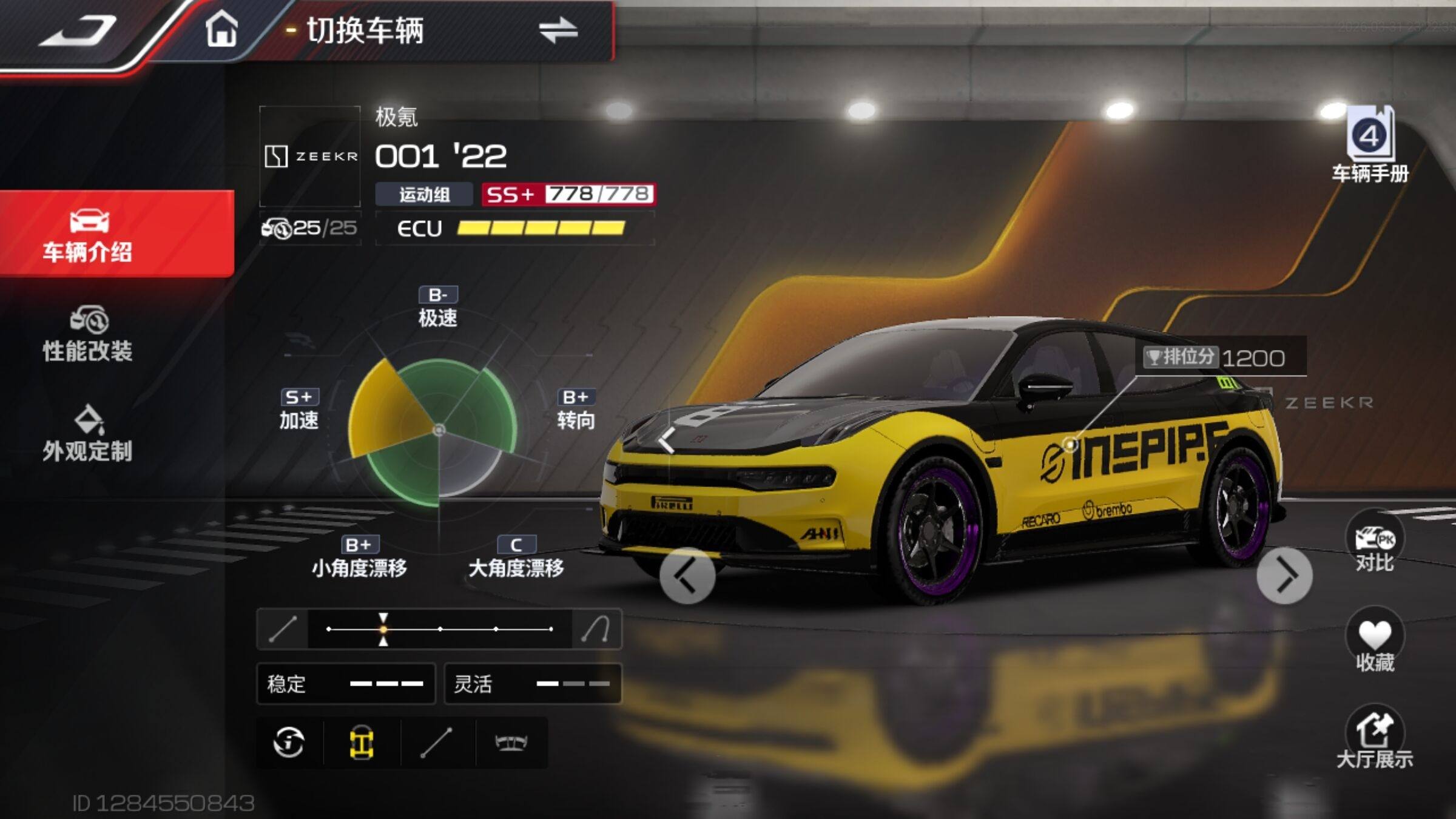Open the 对比 compare feature
This screenshot has height=819, width=1456.
[1375, 543]
